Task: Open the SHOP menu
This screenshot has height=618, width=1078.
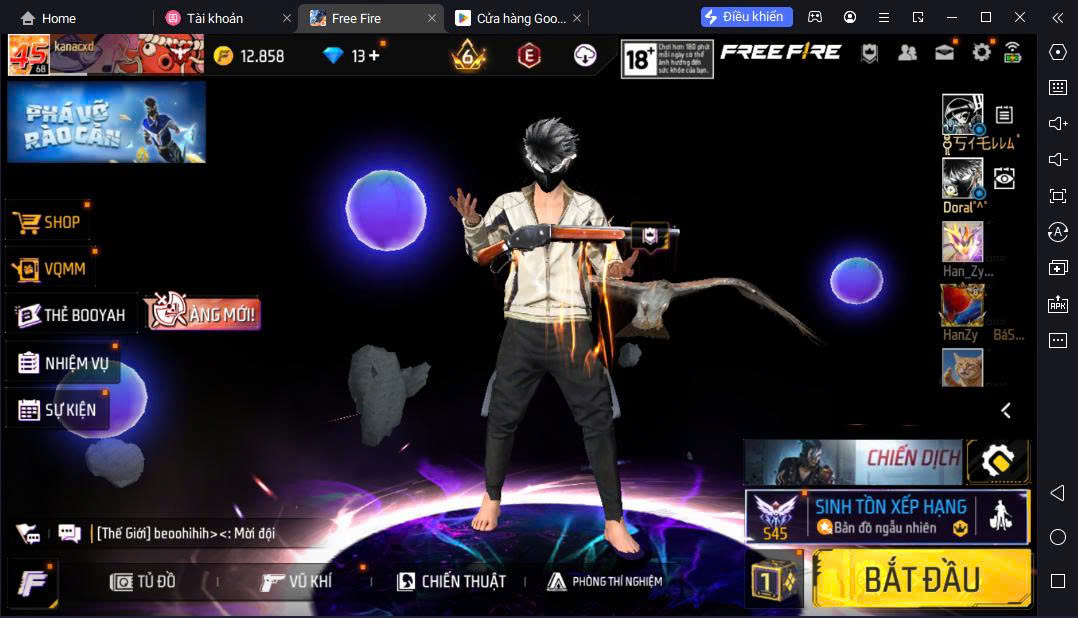Action: point(49,222)
